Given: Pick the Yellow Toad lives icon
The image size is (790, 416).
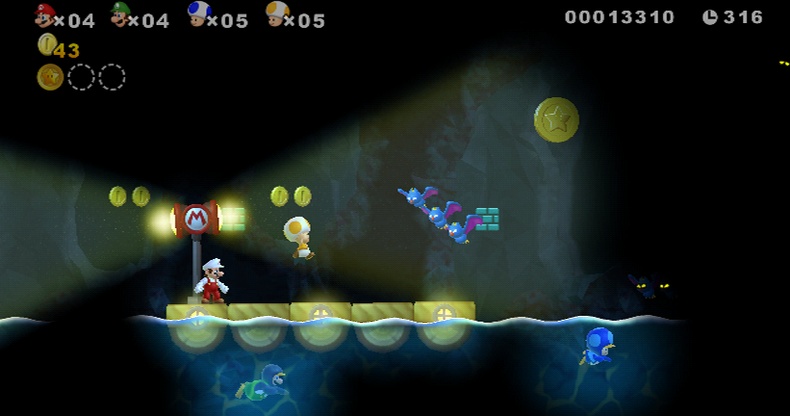Looking at the screenshot, I should tap(277, 14).
